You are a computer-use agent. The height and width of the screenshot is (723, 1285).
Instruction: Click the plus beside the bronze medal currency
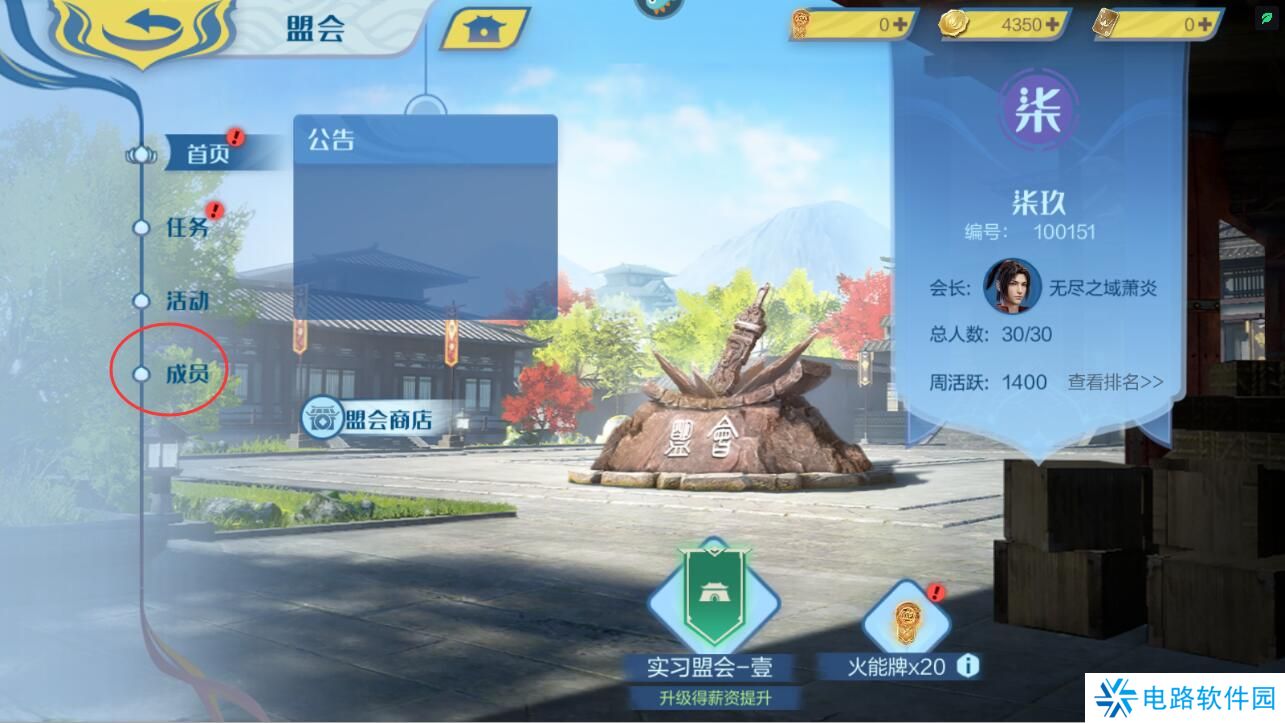pos(900,26)
